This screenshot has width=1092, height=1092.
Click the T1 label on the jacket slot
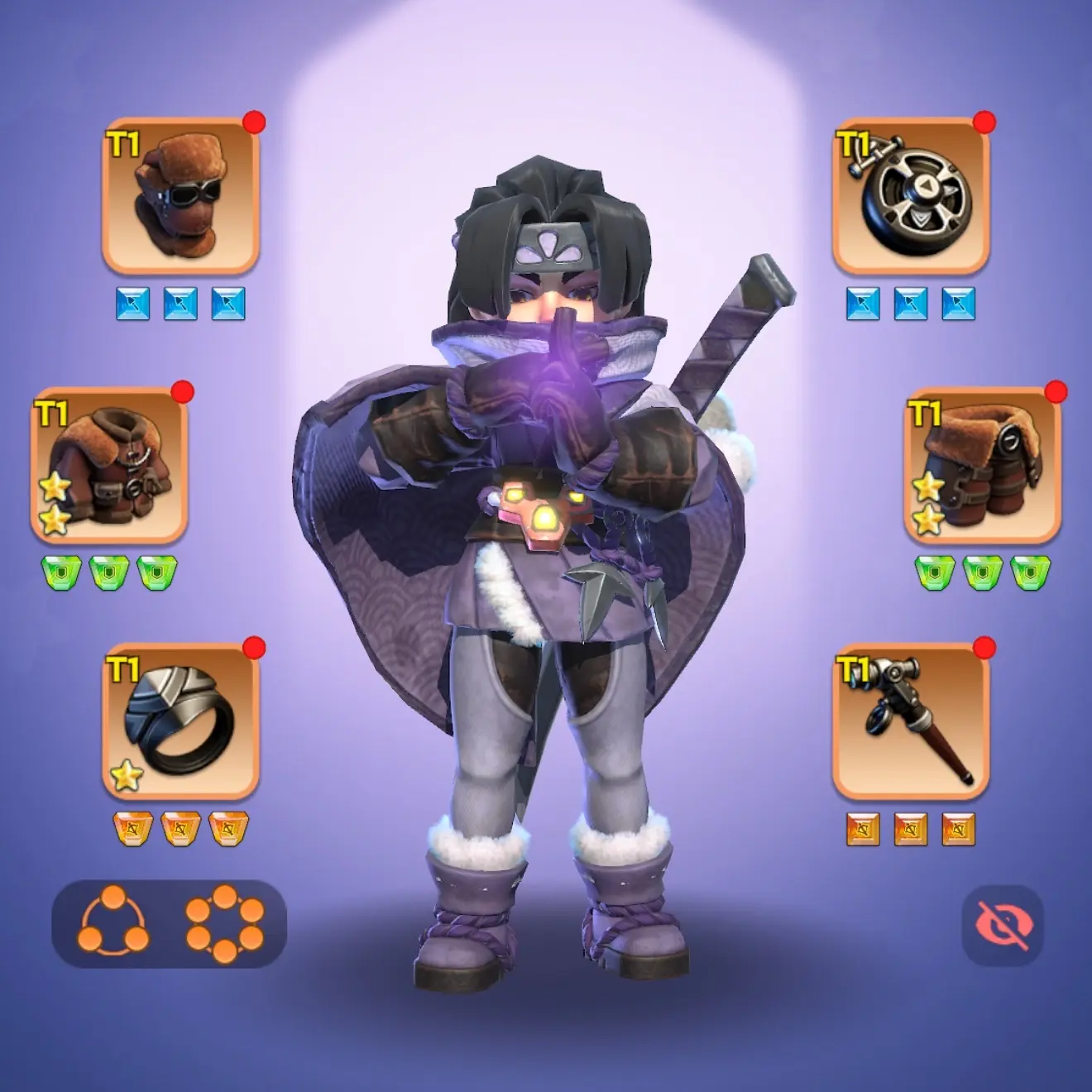click(x=50, y=414)
